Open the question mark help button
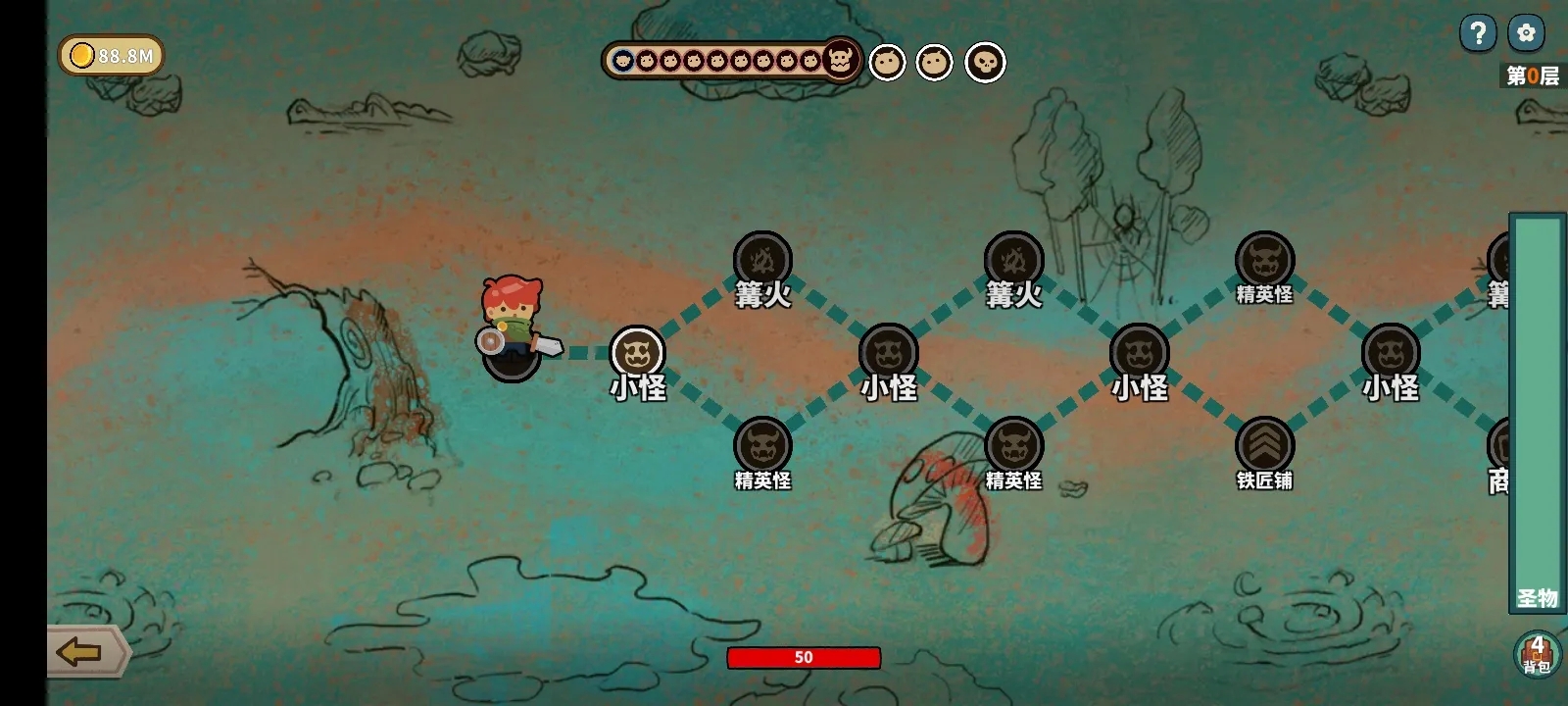This screenshot has height=706, width=1568. tap(1478, 34)
